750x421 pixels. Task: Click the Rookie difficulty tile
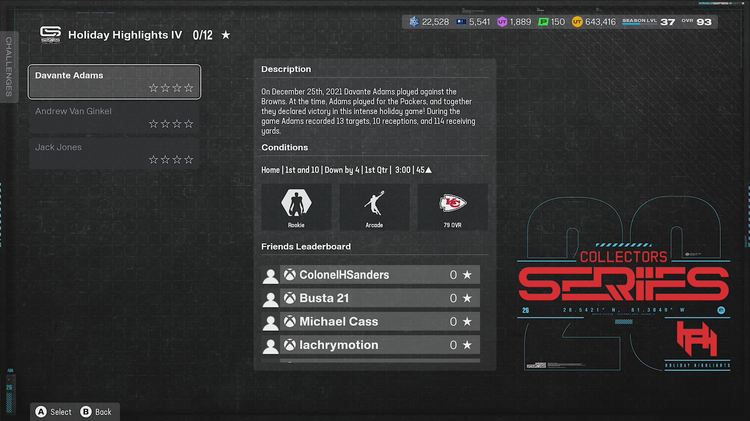coord(296,207)
